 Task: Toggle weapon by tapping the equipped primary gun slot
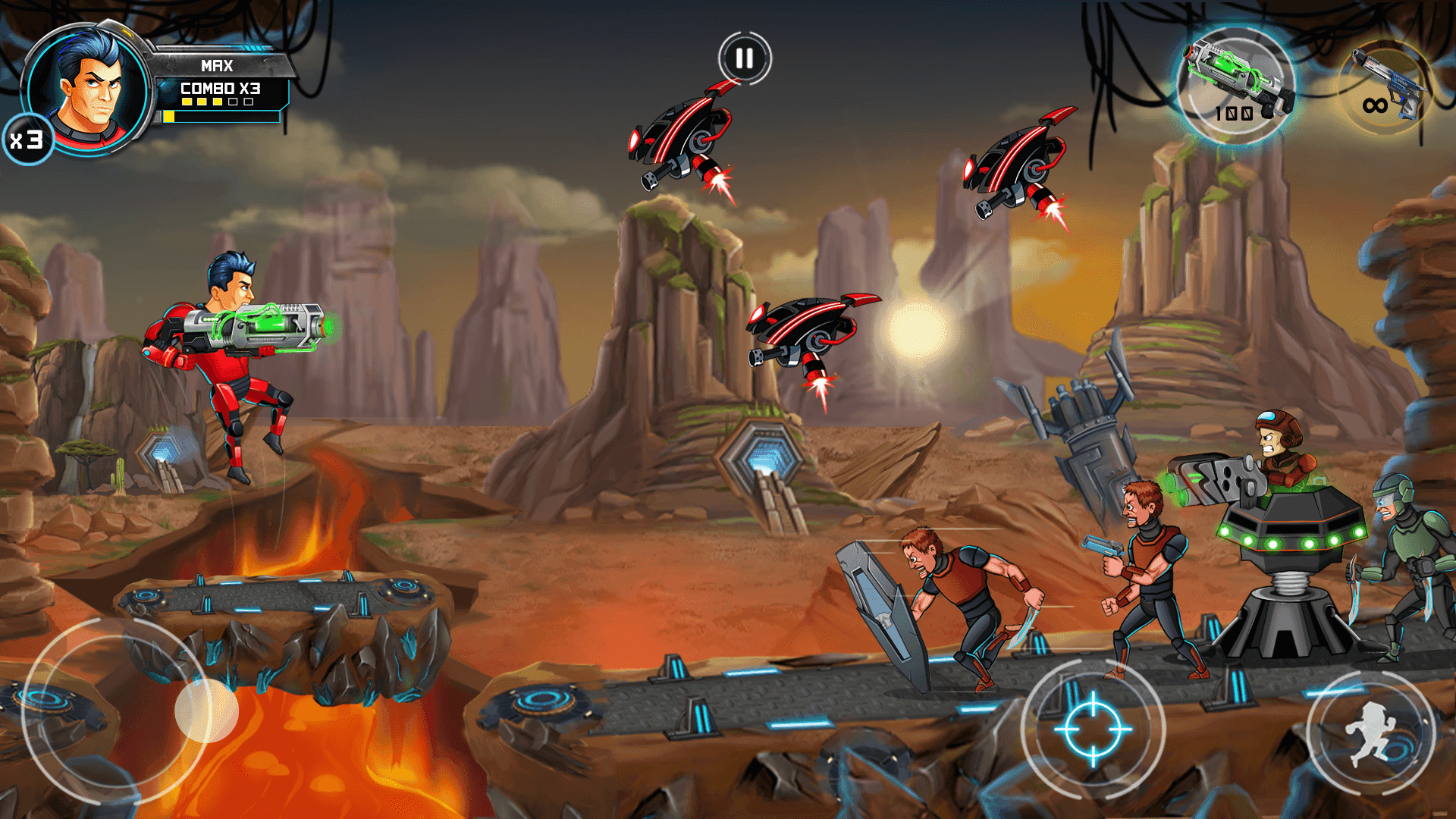pos(1234,83)
